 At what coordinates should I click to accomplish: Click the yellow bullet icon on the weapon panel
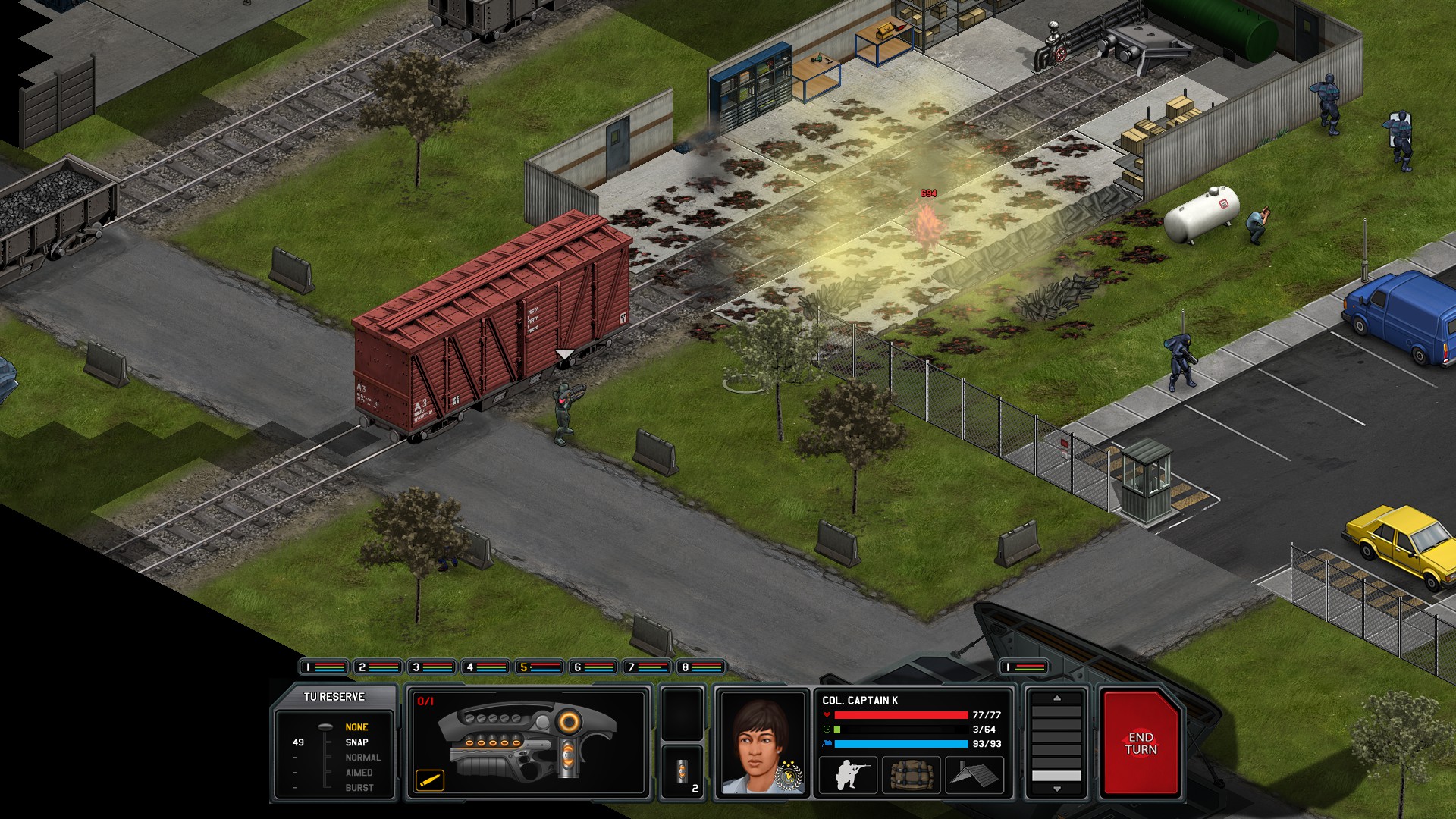pos(429,781)
